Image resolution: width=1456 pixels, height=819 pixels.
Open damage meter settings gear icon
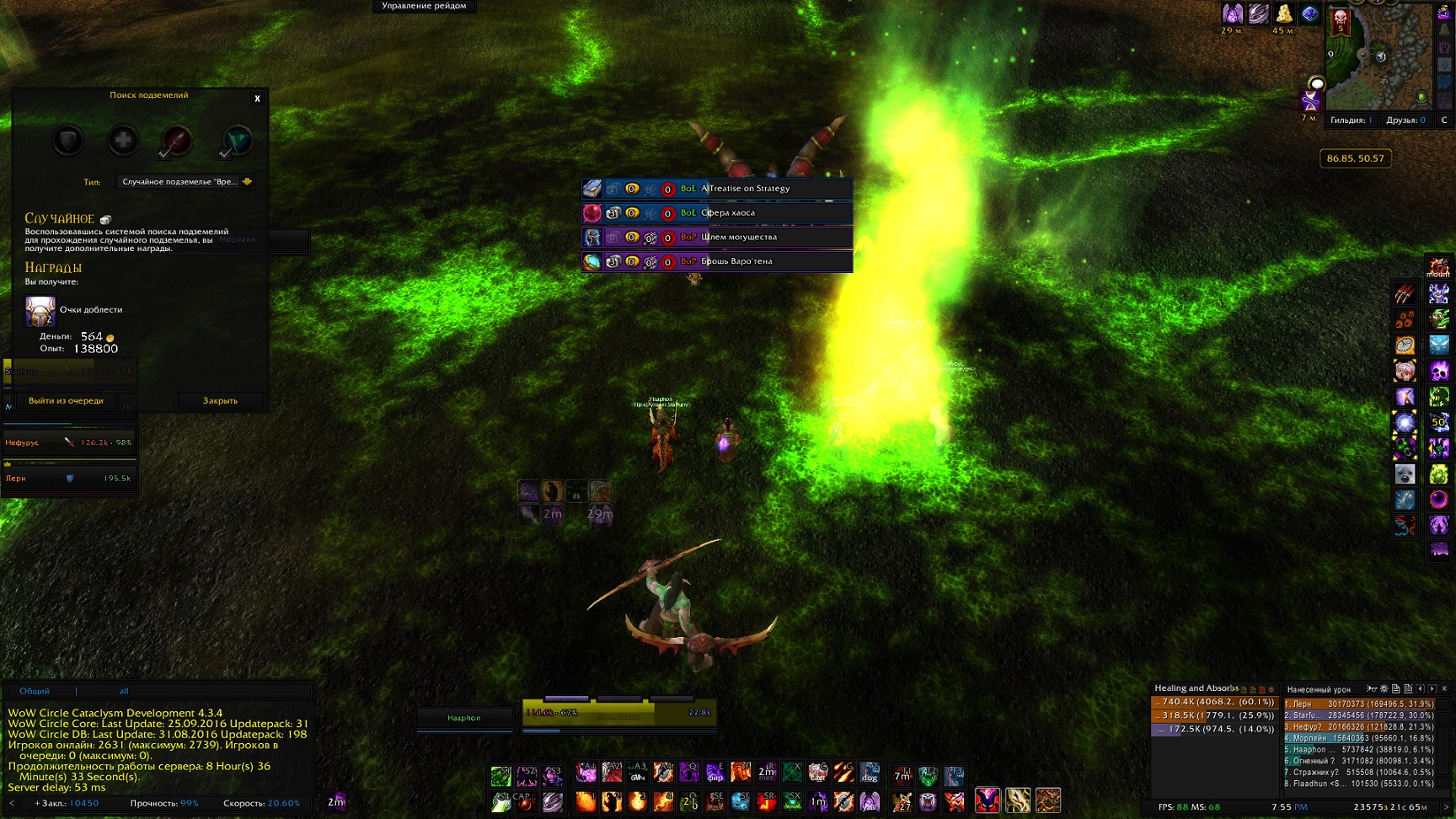coord(1384,689)
